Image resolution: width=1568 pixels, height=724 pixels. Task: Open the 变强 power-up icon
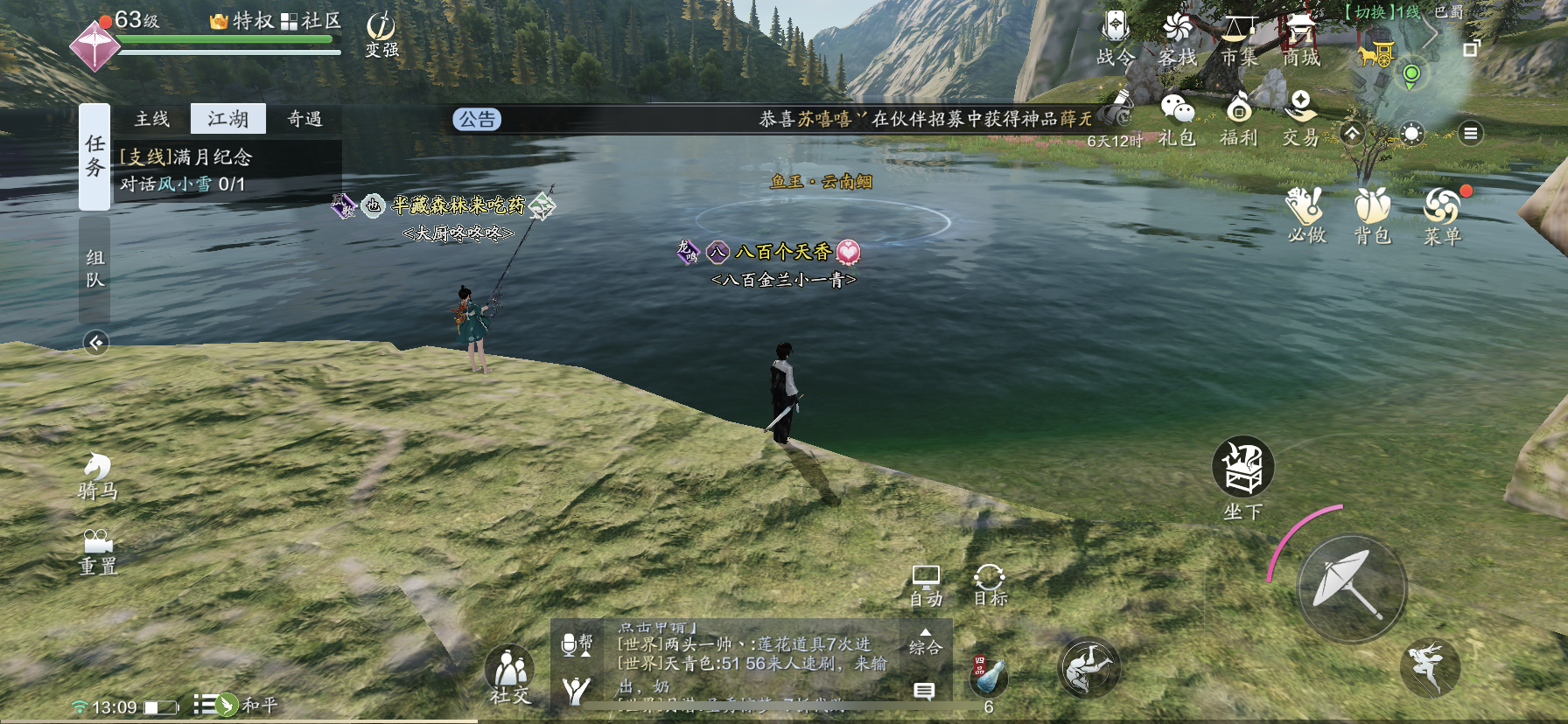[x=381, y=35]
